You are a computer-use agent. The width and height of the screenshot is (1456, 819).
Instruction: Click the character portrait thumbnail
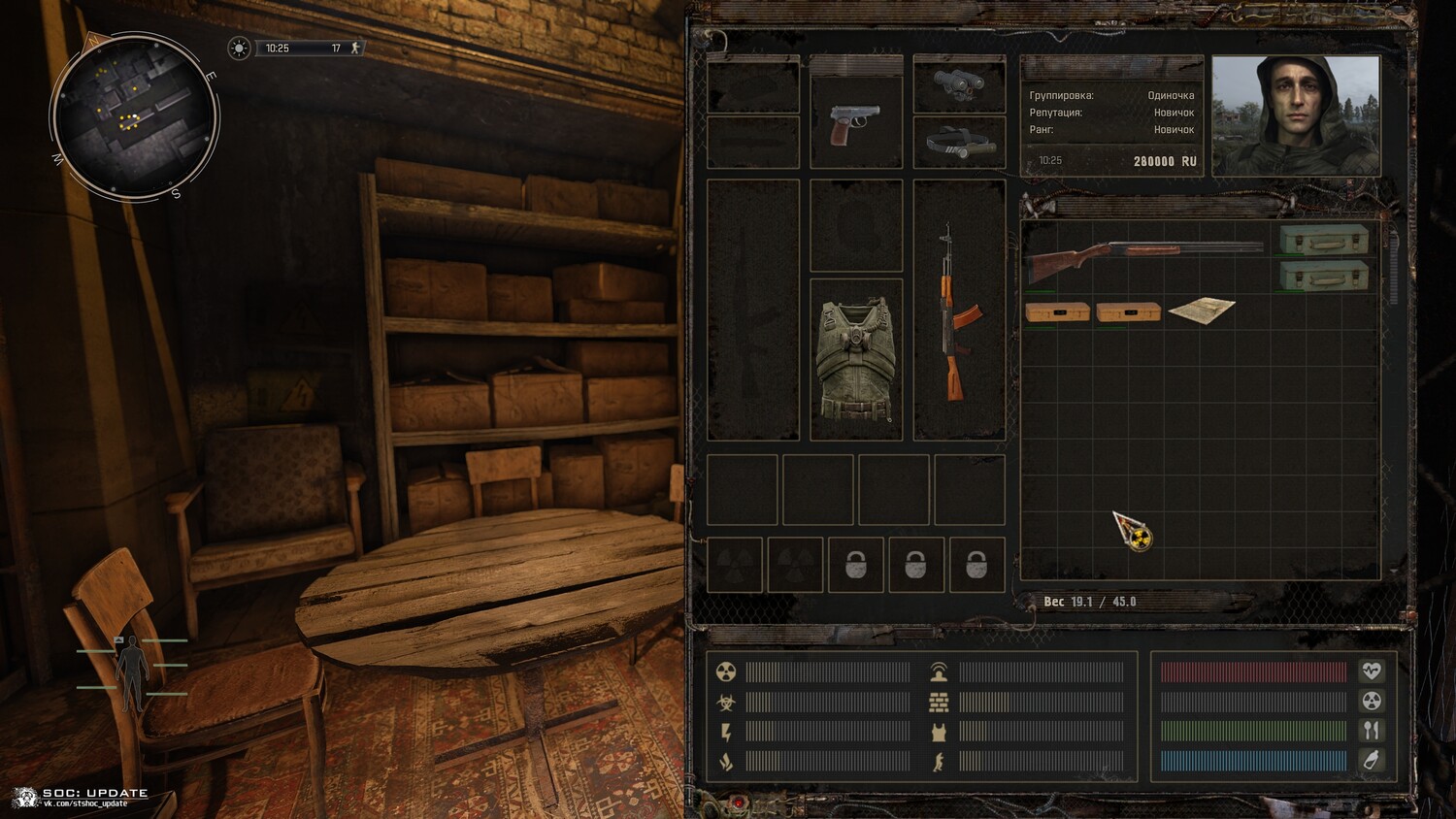[1295, 115]
